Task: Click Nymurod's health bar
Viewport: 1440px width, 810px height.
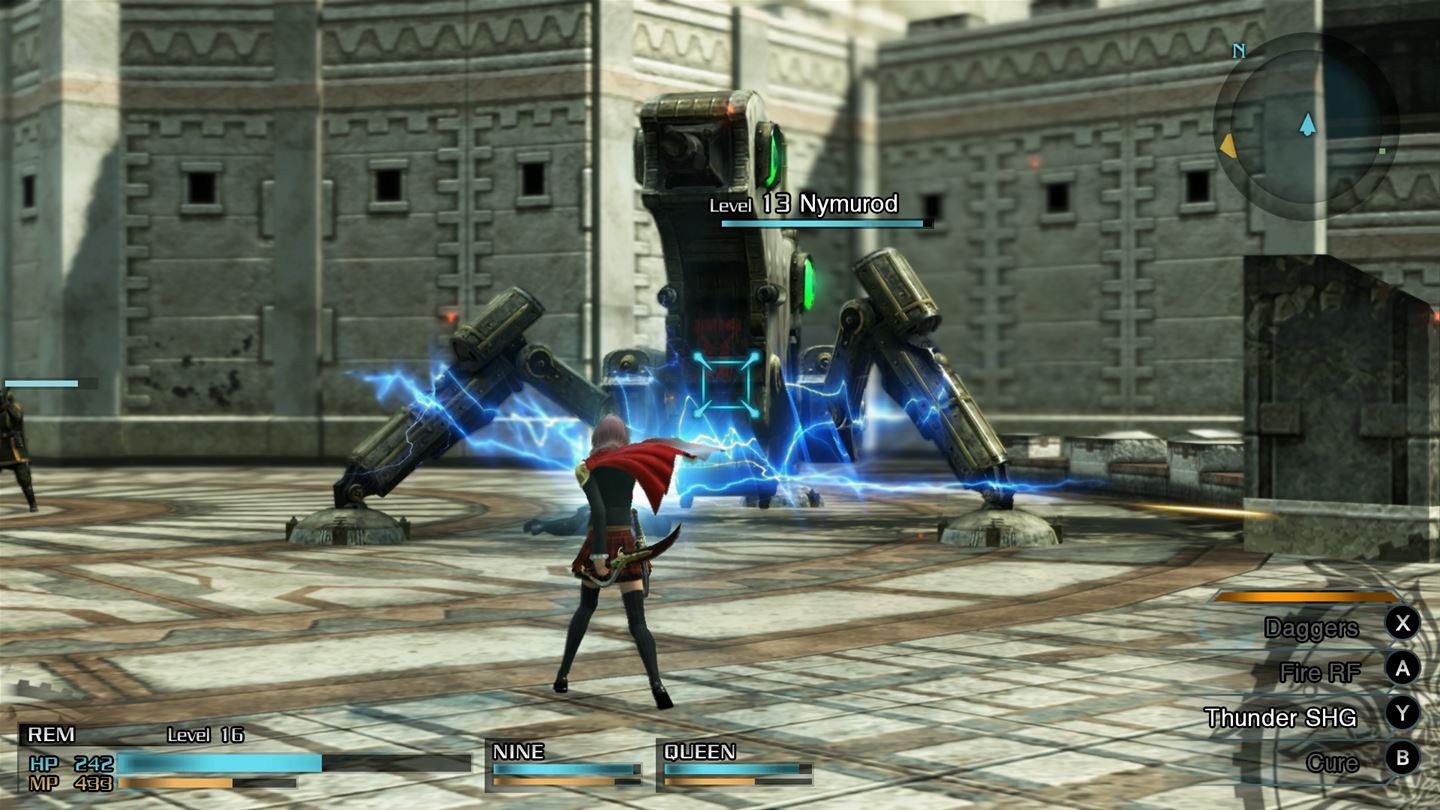Action: tap(822, 224)
